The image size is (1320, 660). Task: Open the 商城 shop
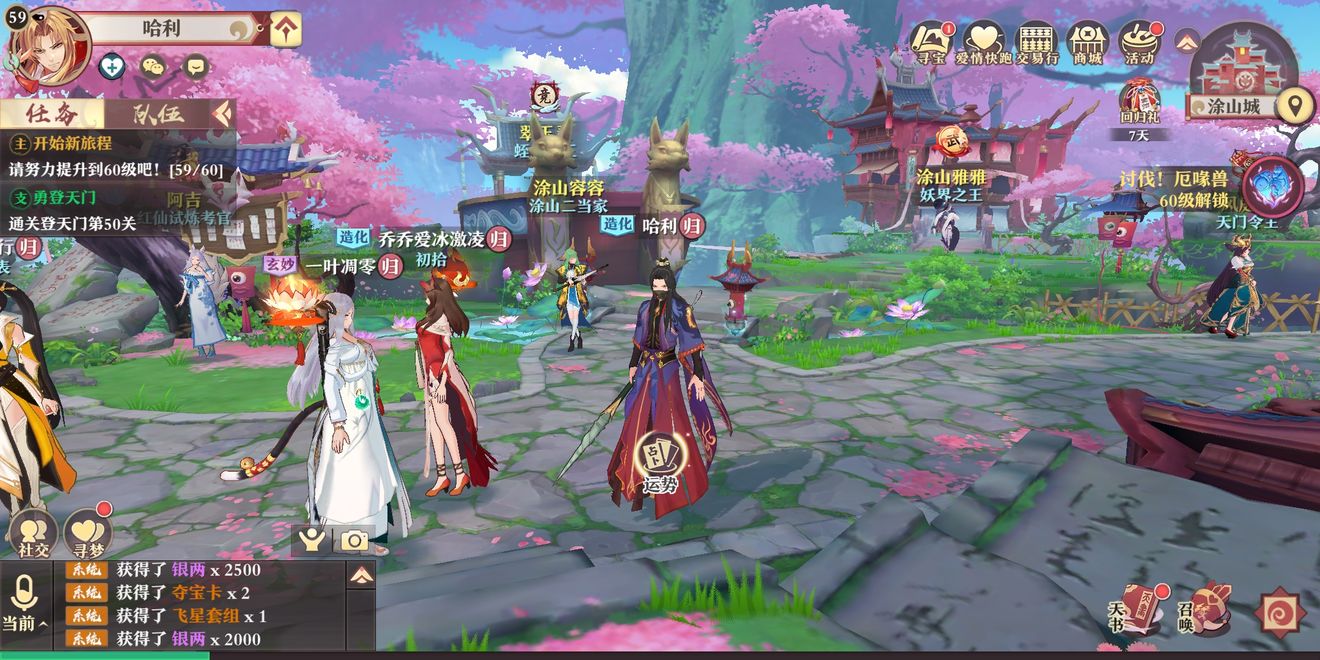point(1087,43)
